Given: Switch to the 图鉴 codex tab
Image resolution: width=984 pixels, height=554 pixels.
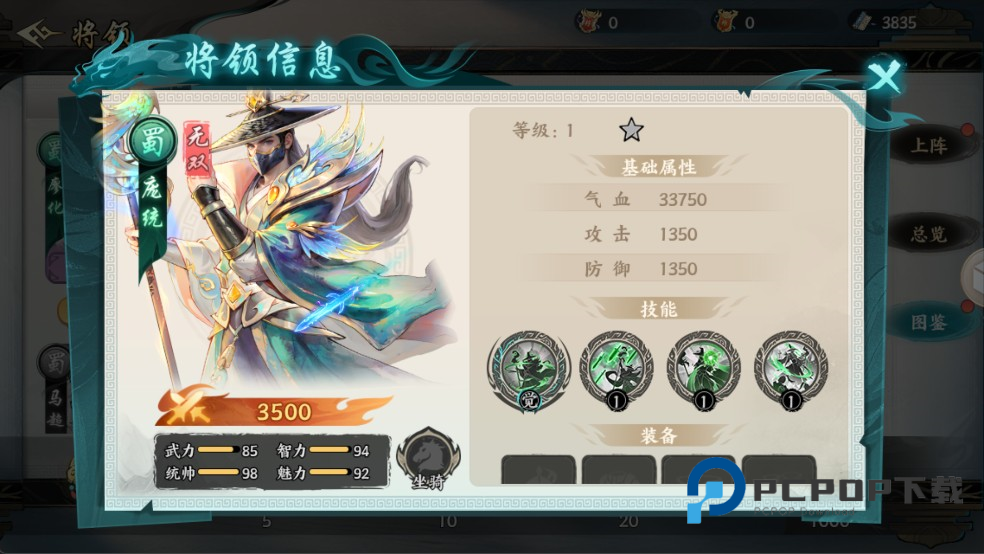Looking at the screenshot, I should coord(928,322).
